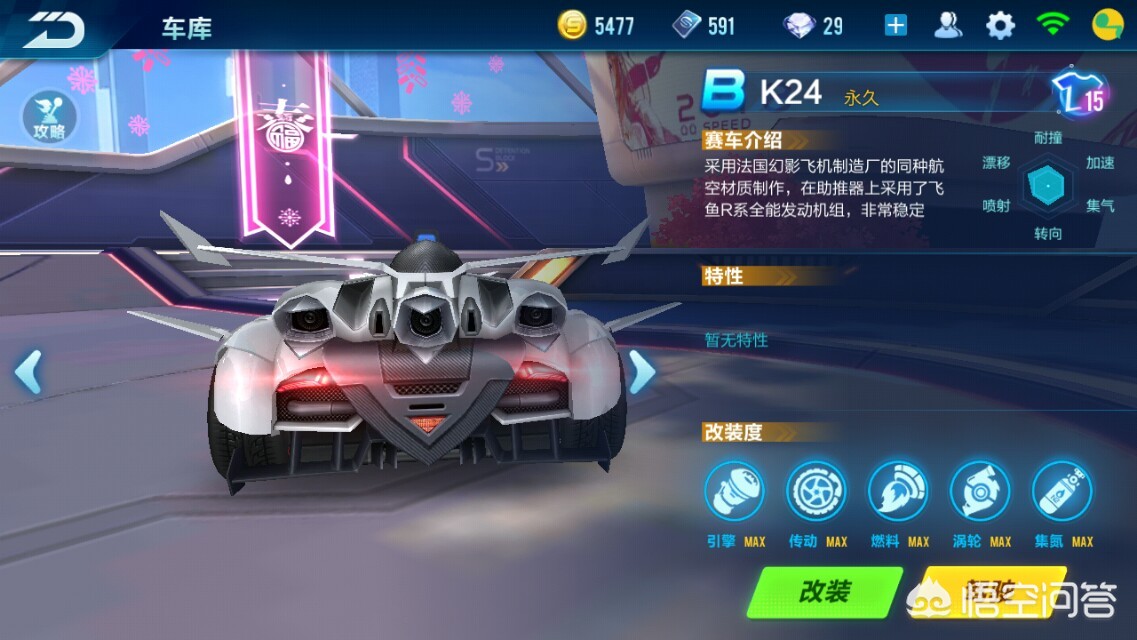Screen dimensions: 1137x640
Task: View the hexagon car stats chart
Action: pos(1048,185)
